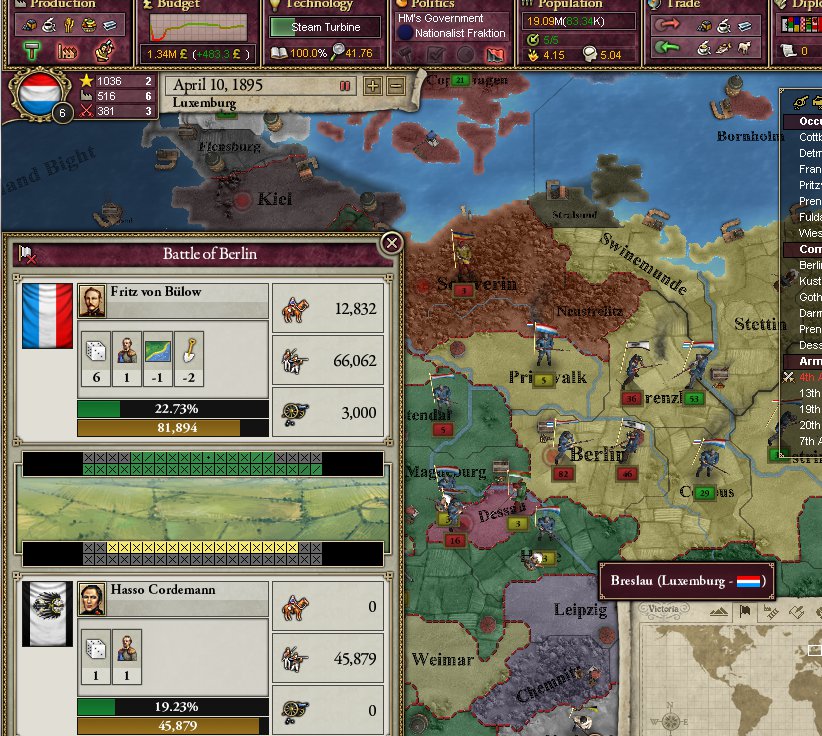Switch minimap to political flag map mode
Image resolution: width=822 pixels, height=736 pixels.
tap(745, 613)
